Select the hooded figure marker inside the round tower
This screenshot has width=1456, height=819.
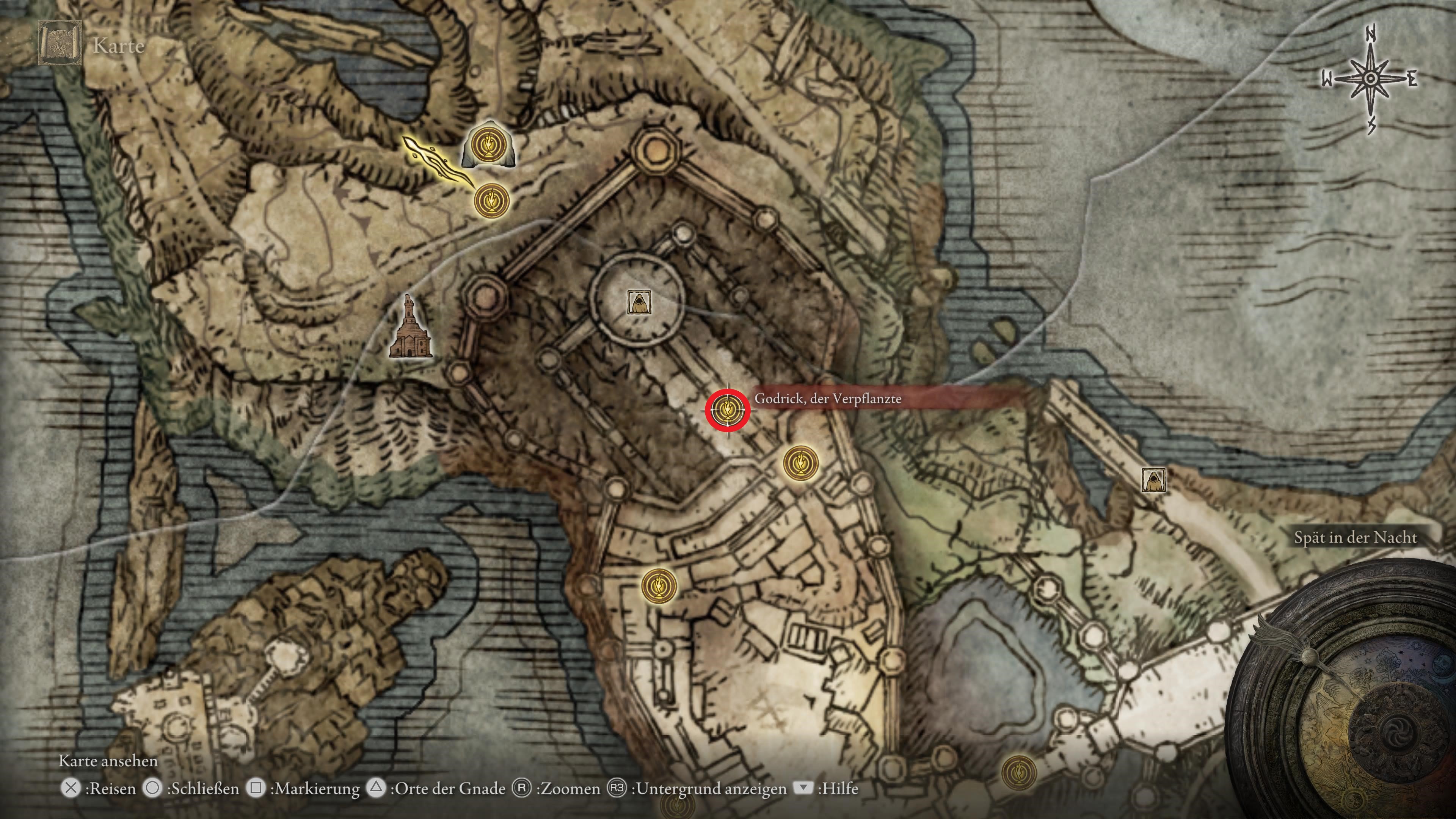639,303
